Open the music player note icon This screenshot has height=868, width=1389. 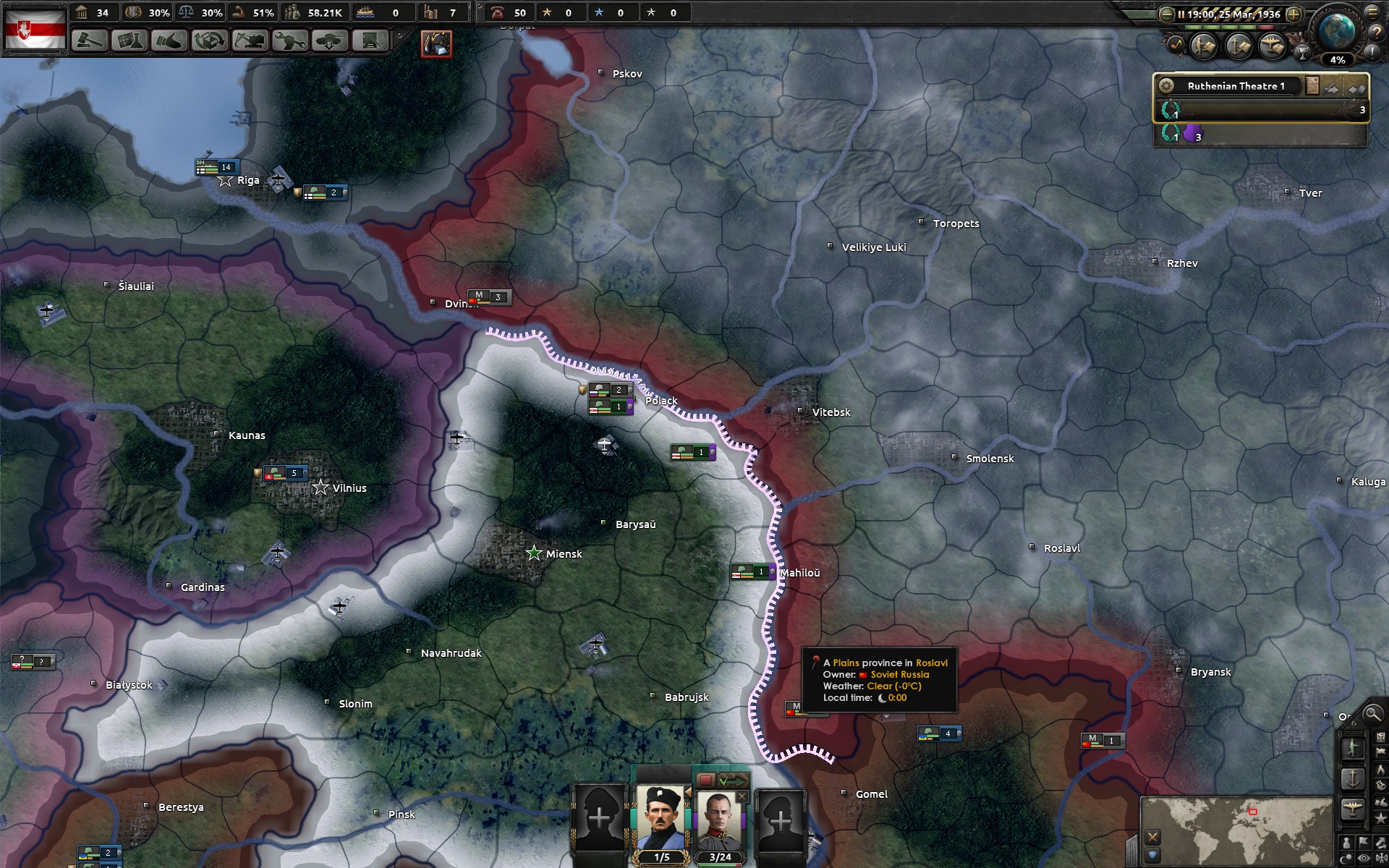pyautogui.click(x=1177, y=45)
